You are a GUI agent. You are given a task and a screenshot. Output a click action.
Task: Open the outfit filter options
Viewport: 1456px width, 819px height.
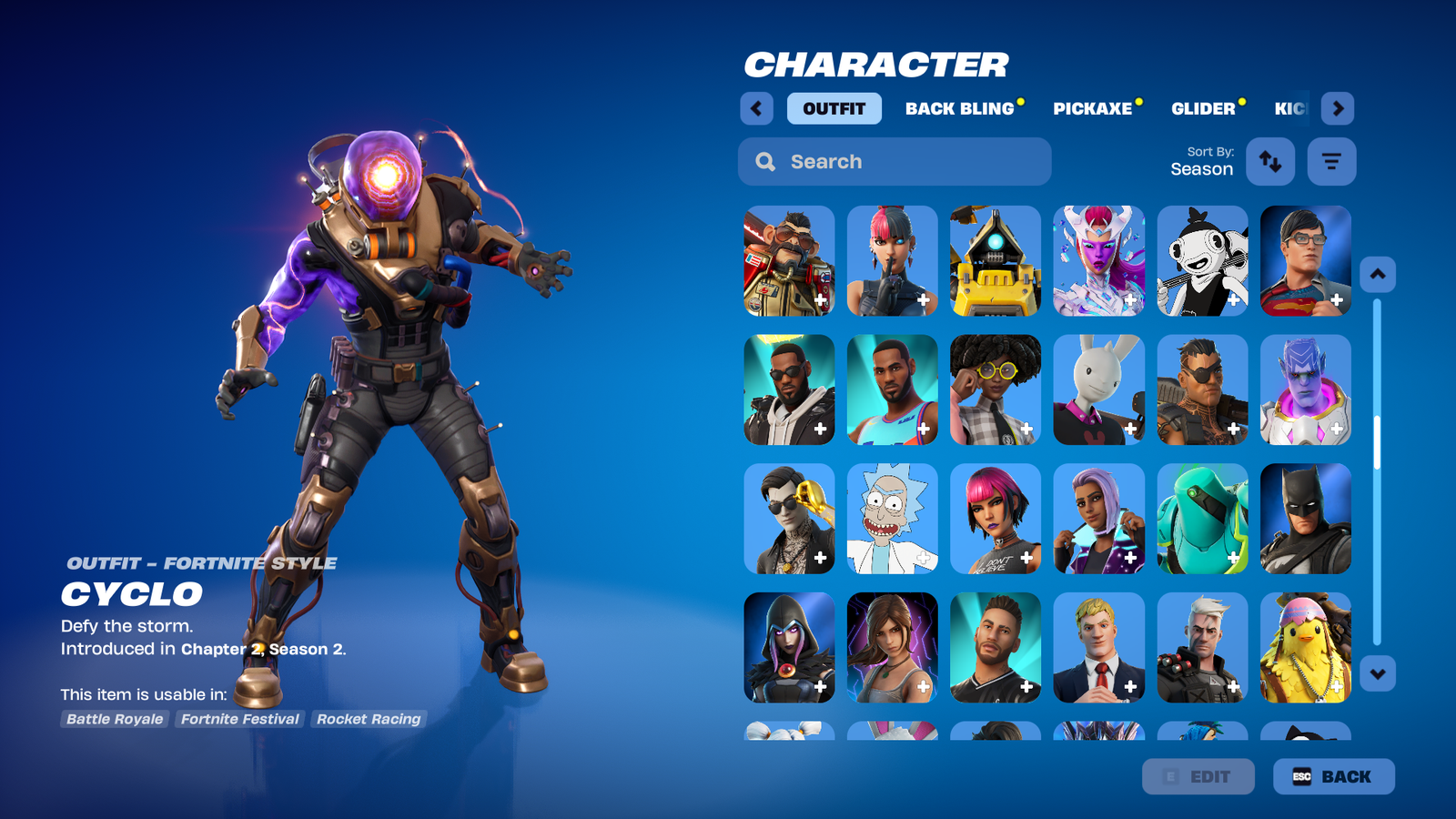(1331, 162)
